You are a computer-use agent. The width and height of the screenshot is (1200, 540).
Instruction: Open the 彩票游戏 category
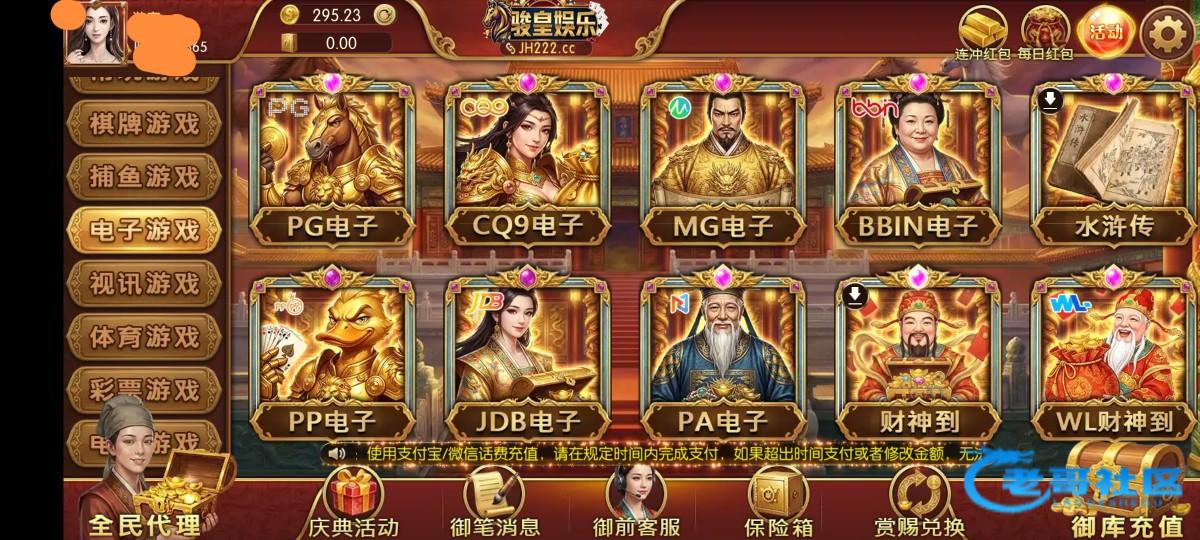(x=144, y=388)
